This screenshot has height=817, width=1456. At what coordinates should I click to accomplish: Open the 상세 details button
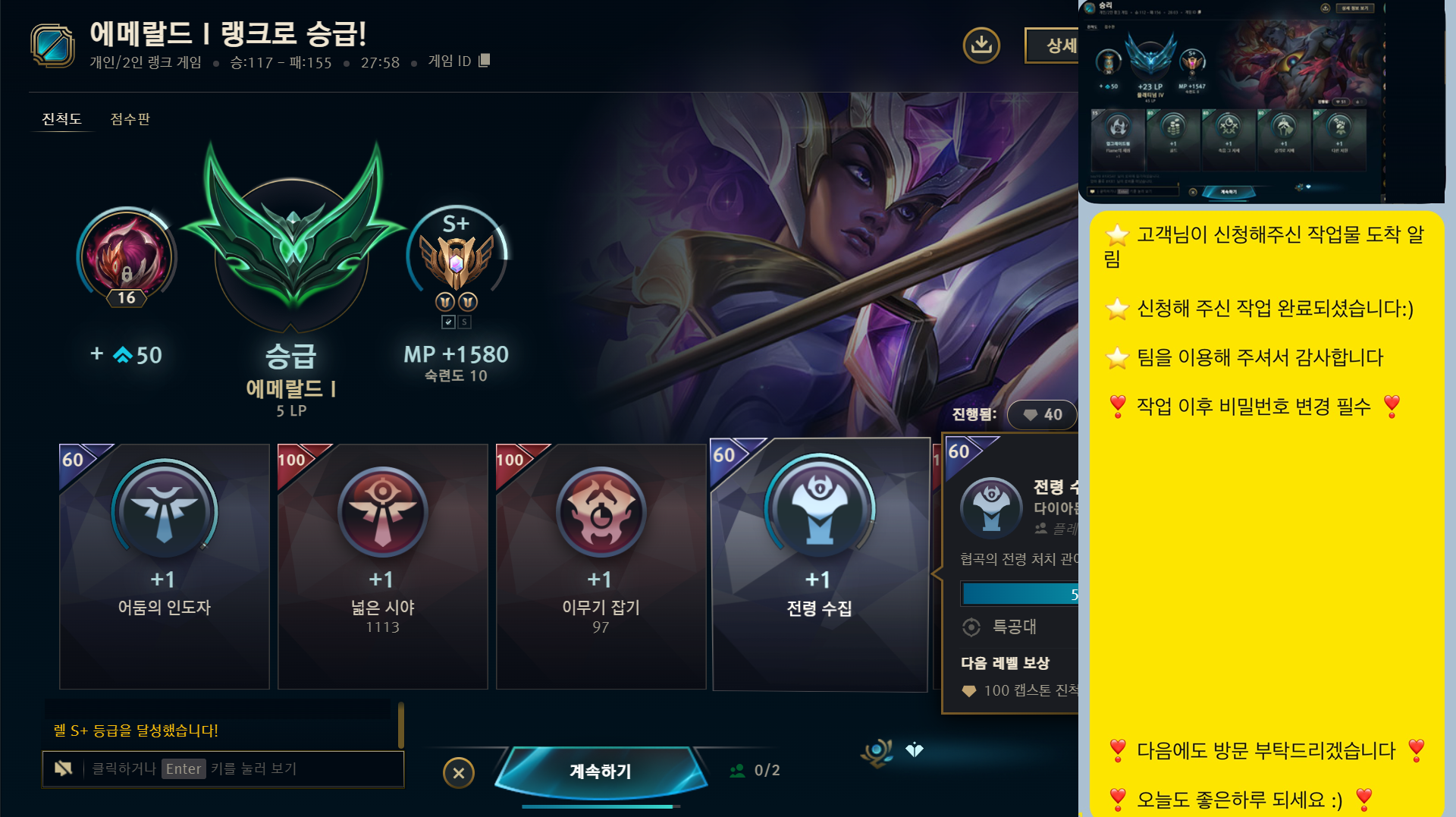(1055, 46)
